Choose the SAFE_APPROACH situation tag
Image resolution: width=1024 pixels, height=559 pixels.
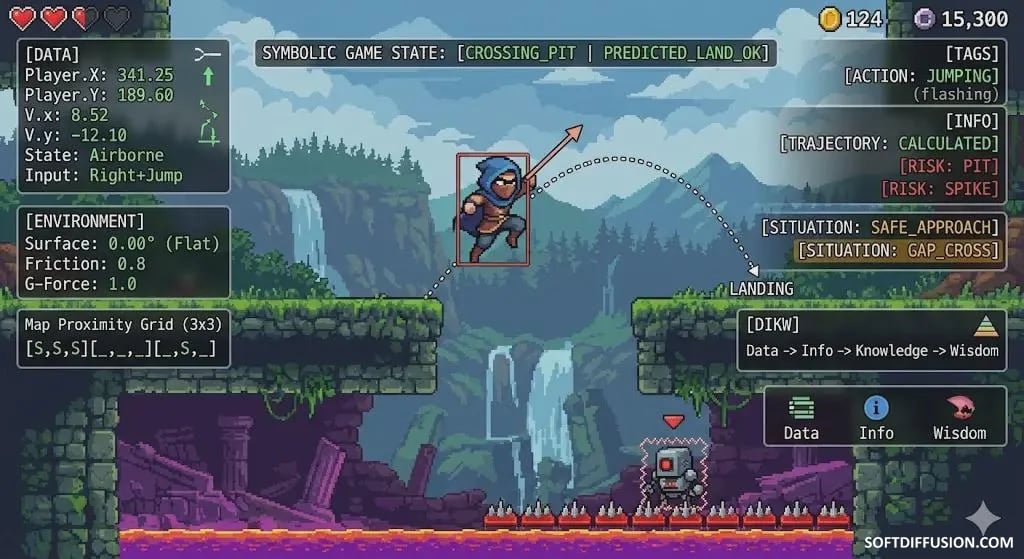coord(880,227)
